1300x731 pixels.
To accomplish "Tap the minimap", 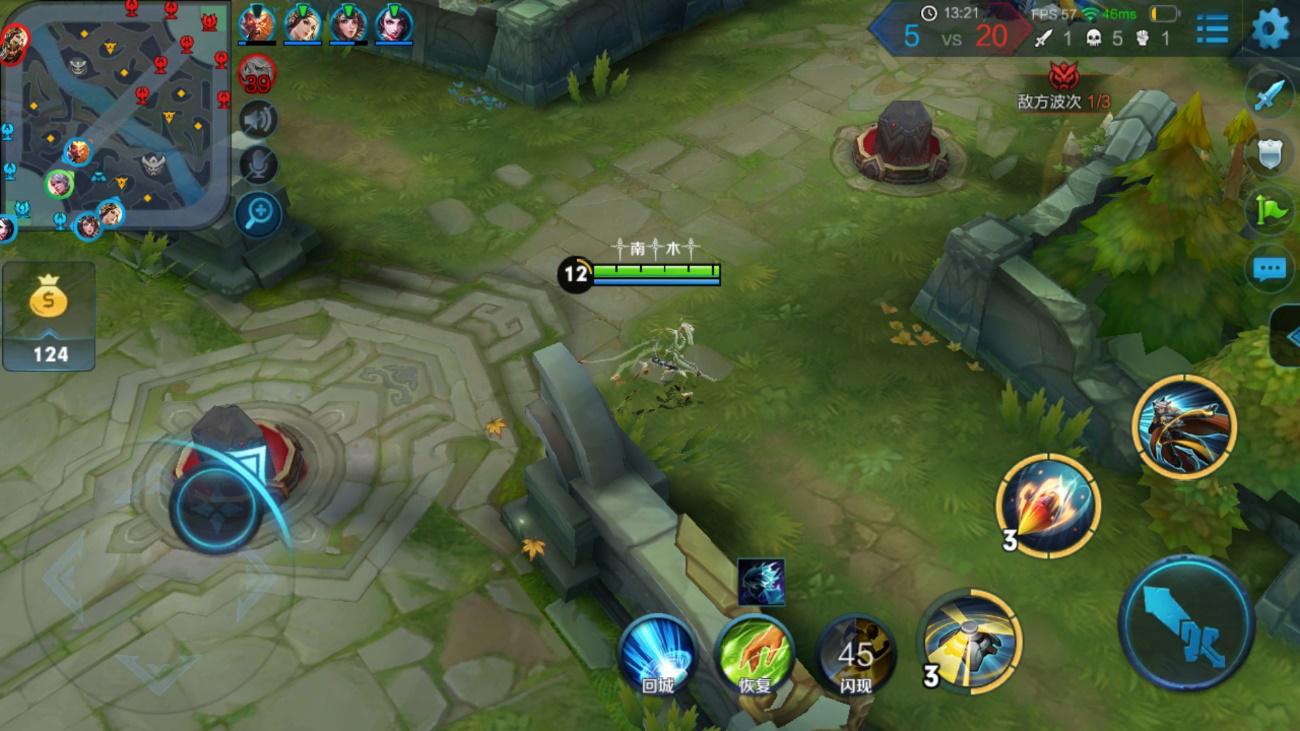I will 115,115.
